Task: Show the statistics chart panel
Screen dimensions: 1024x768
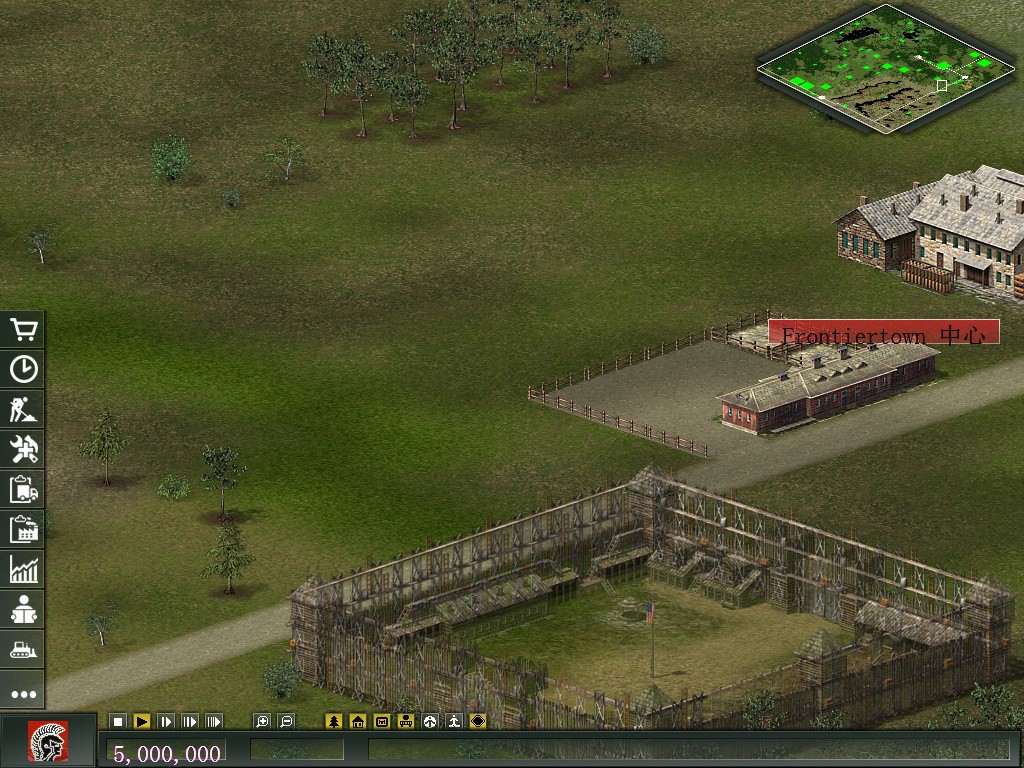Action: pyautogui.click(x=23, y=570)
